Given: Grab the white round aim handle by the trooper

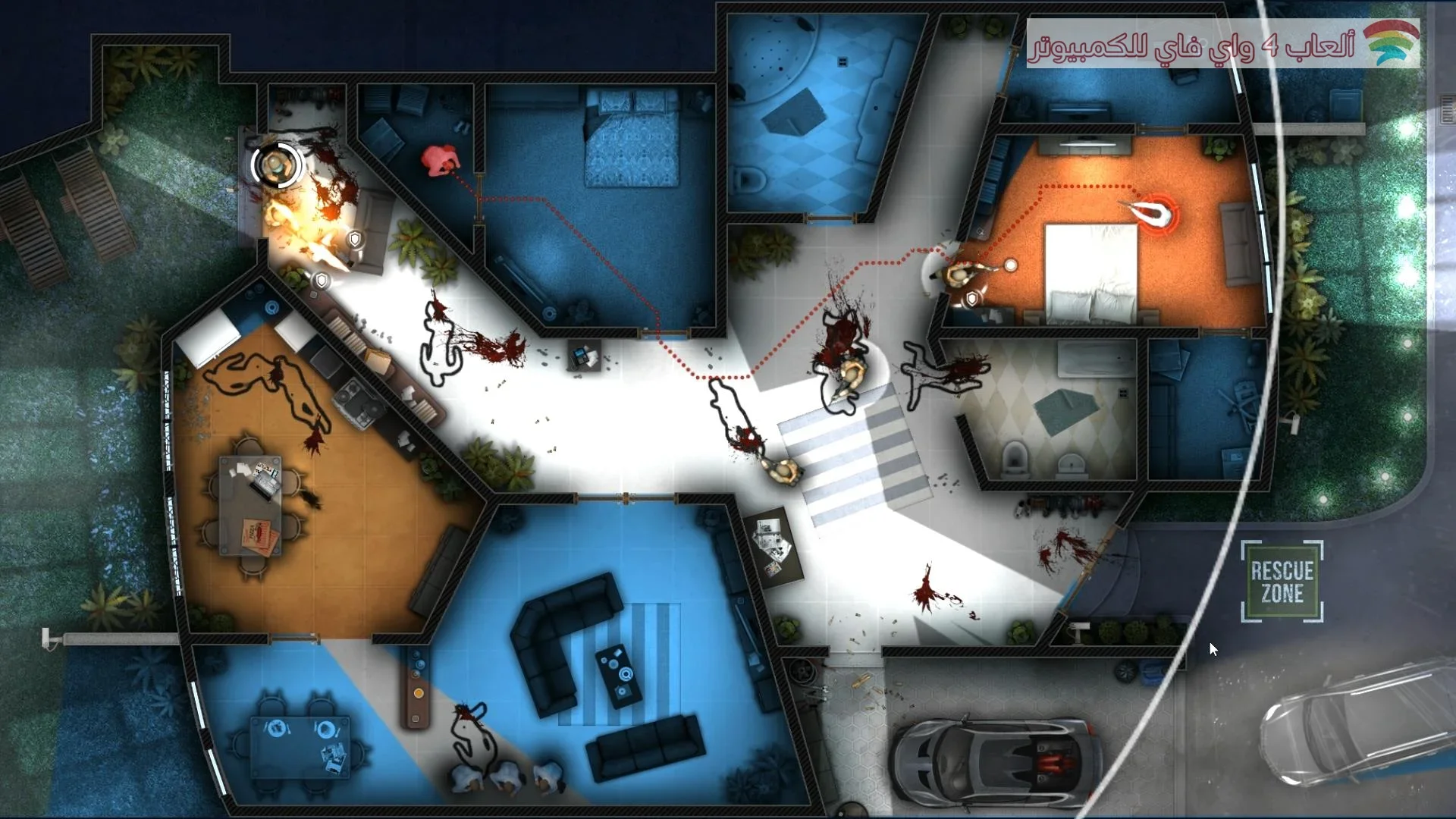Looking at the screenshot, I should 1010,265.
